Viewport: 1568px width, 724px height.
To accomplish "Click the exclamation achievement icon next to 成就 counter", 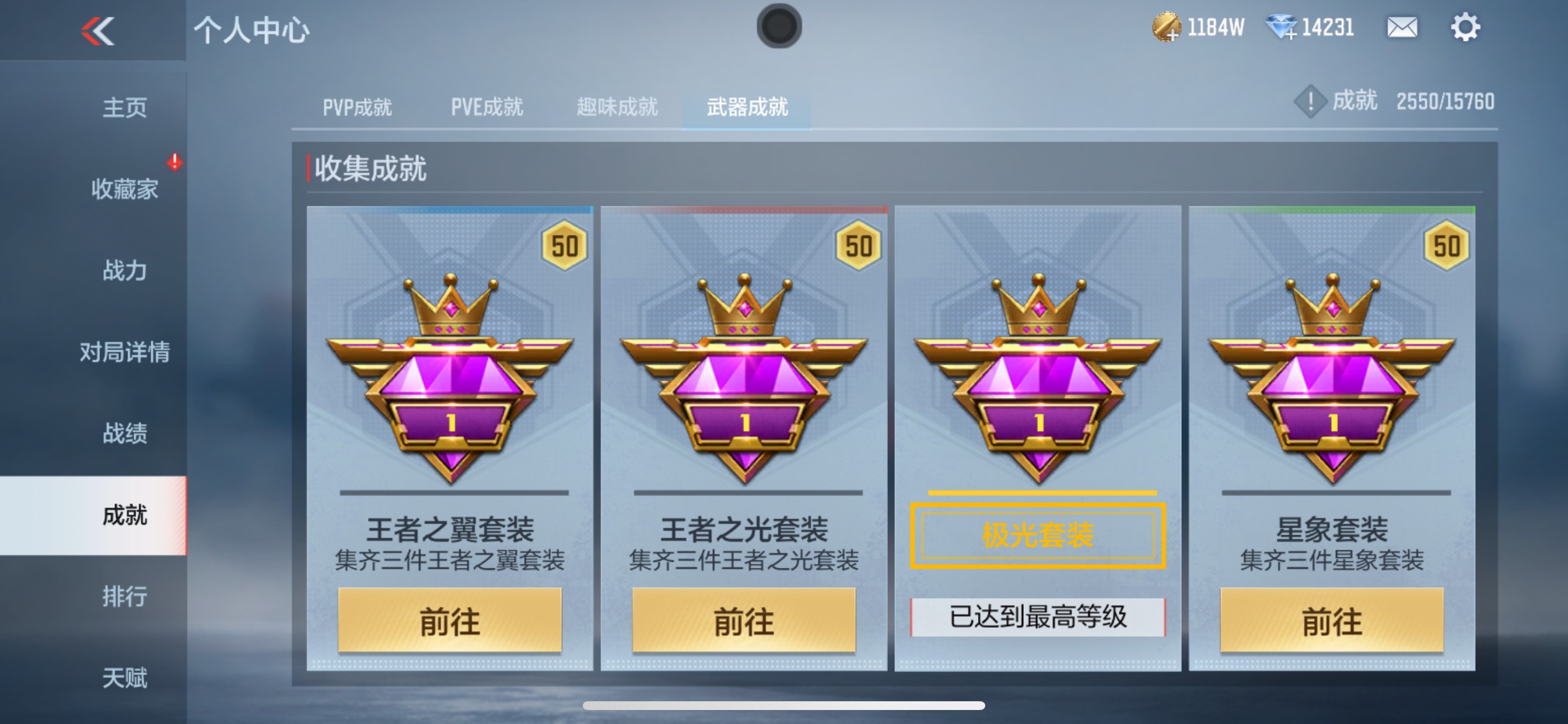I will [1310, 102].
